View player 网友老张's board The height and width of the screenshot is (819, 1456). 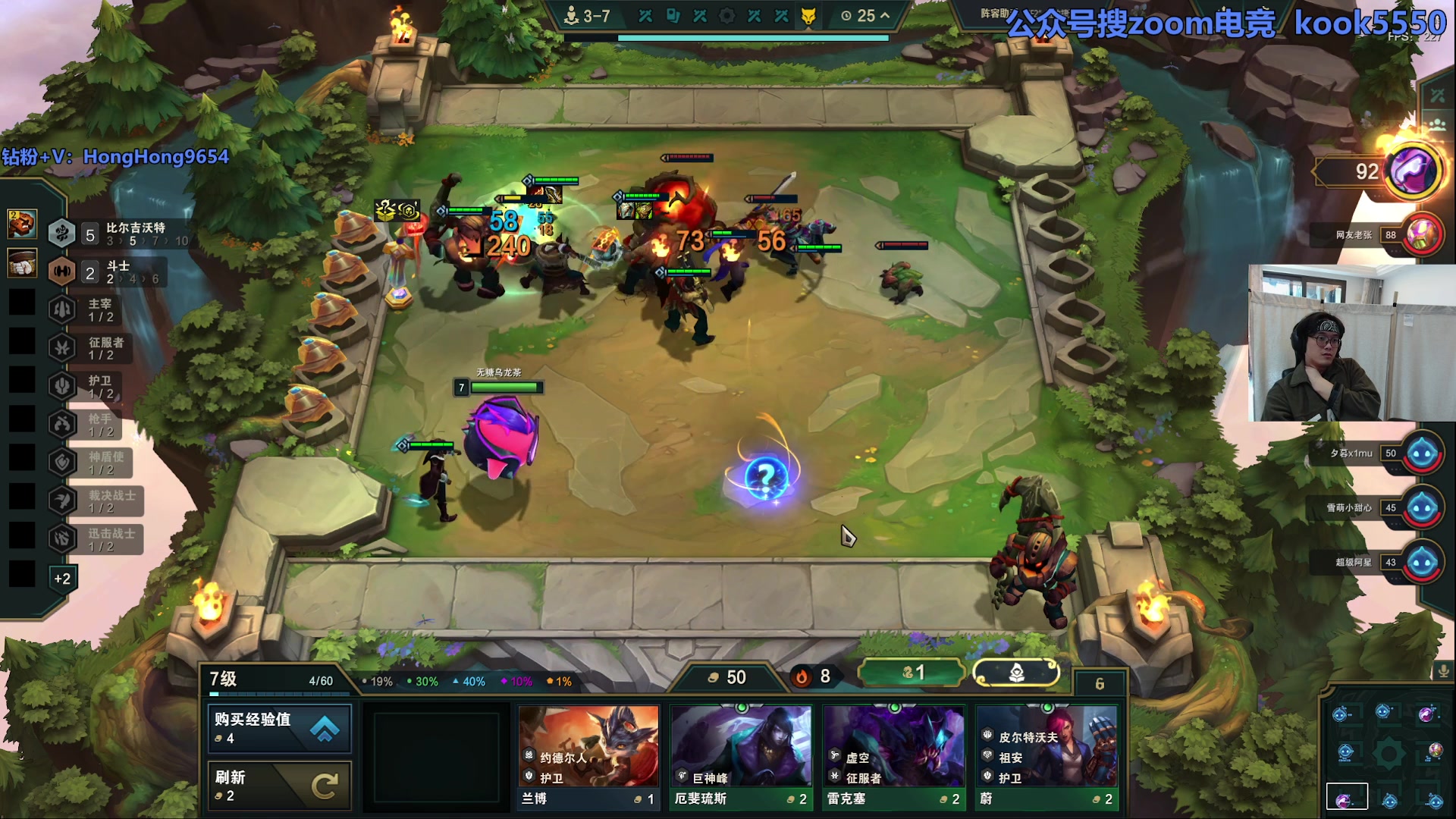1423,234
